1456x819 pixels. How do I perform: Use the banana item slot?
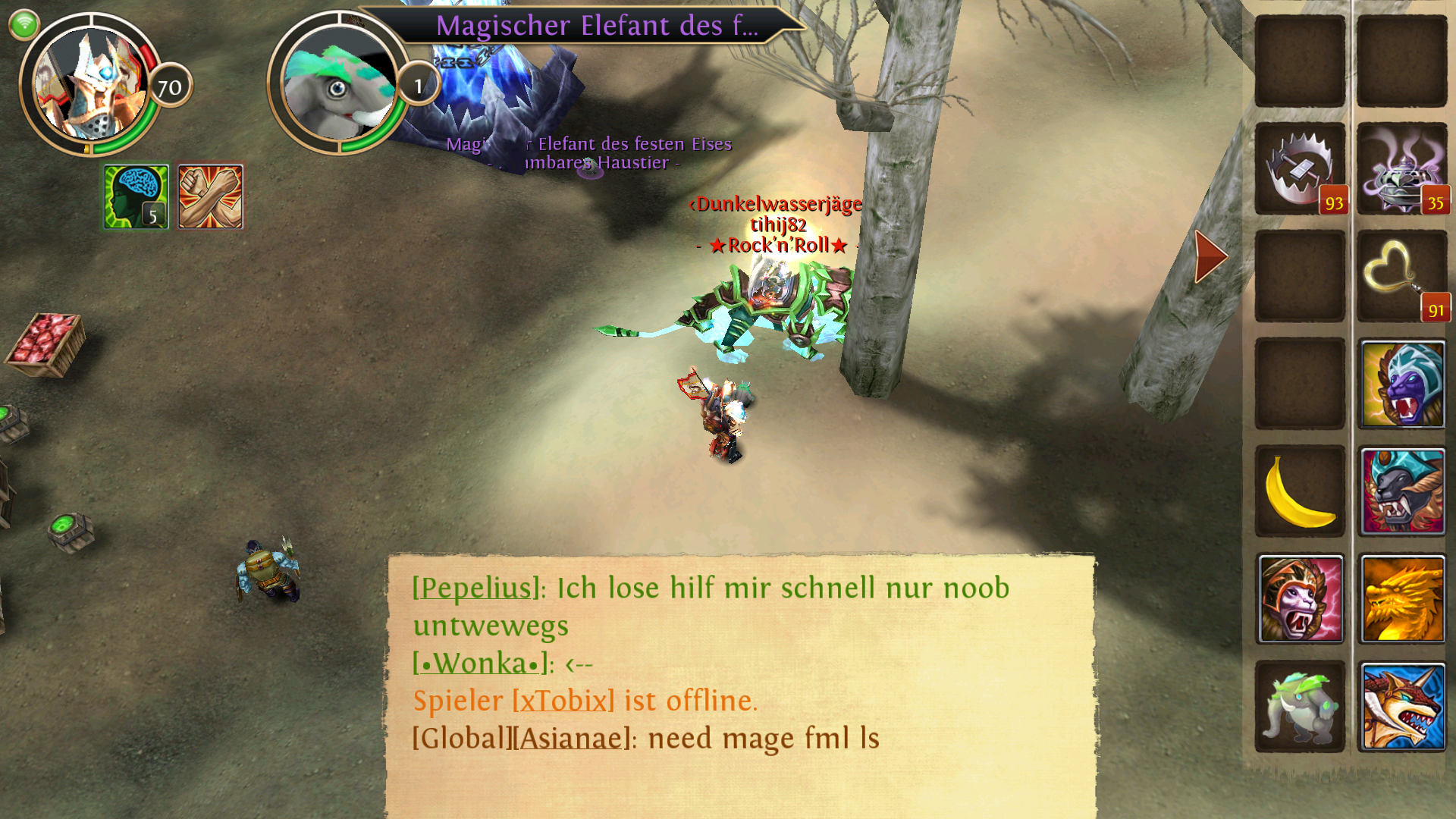pyautogui.click(x=1300, y=491)
